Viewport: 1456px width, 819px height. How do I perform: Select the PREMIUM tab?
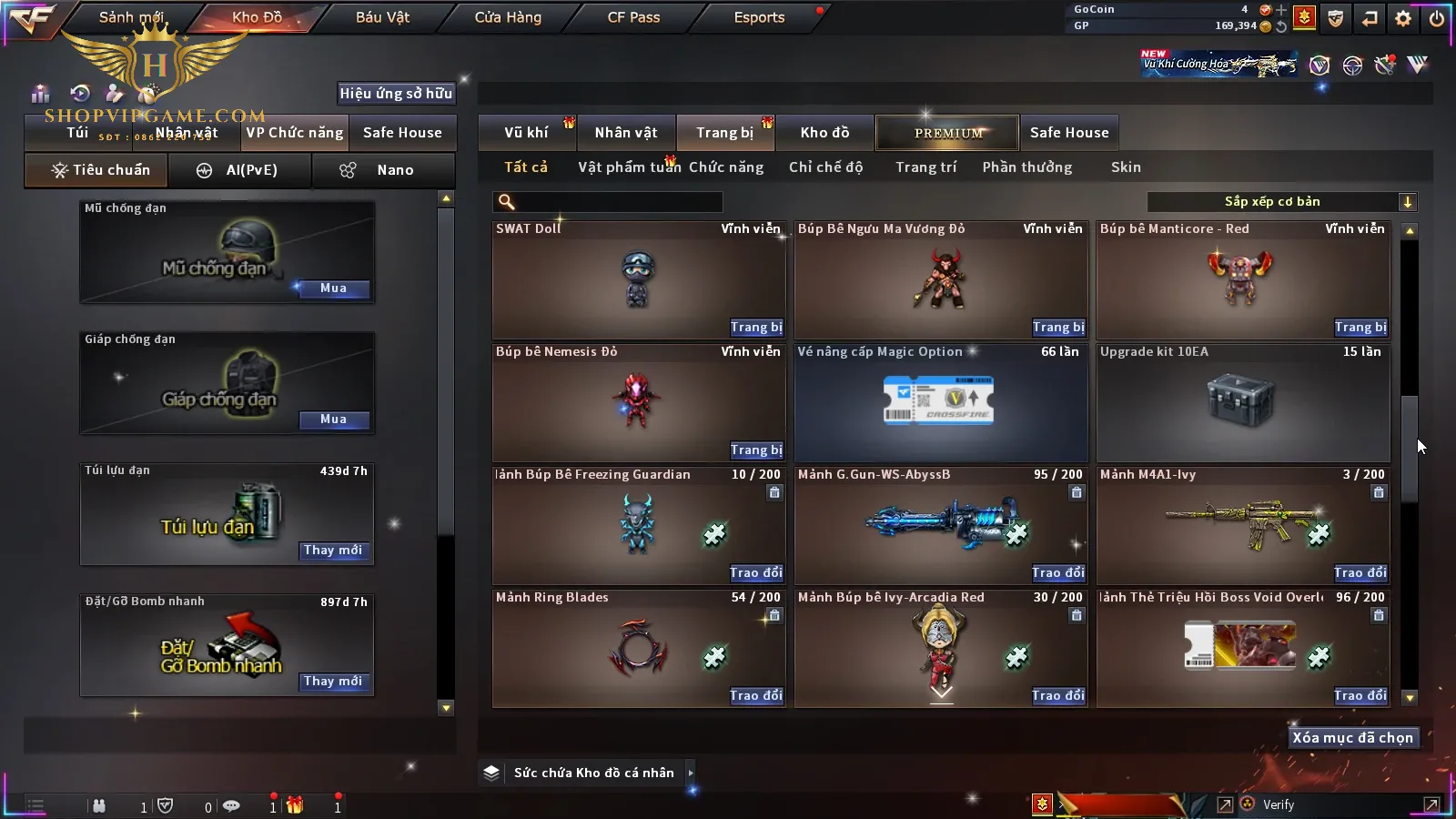[948, 133]
